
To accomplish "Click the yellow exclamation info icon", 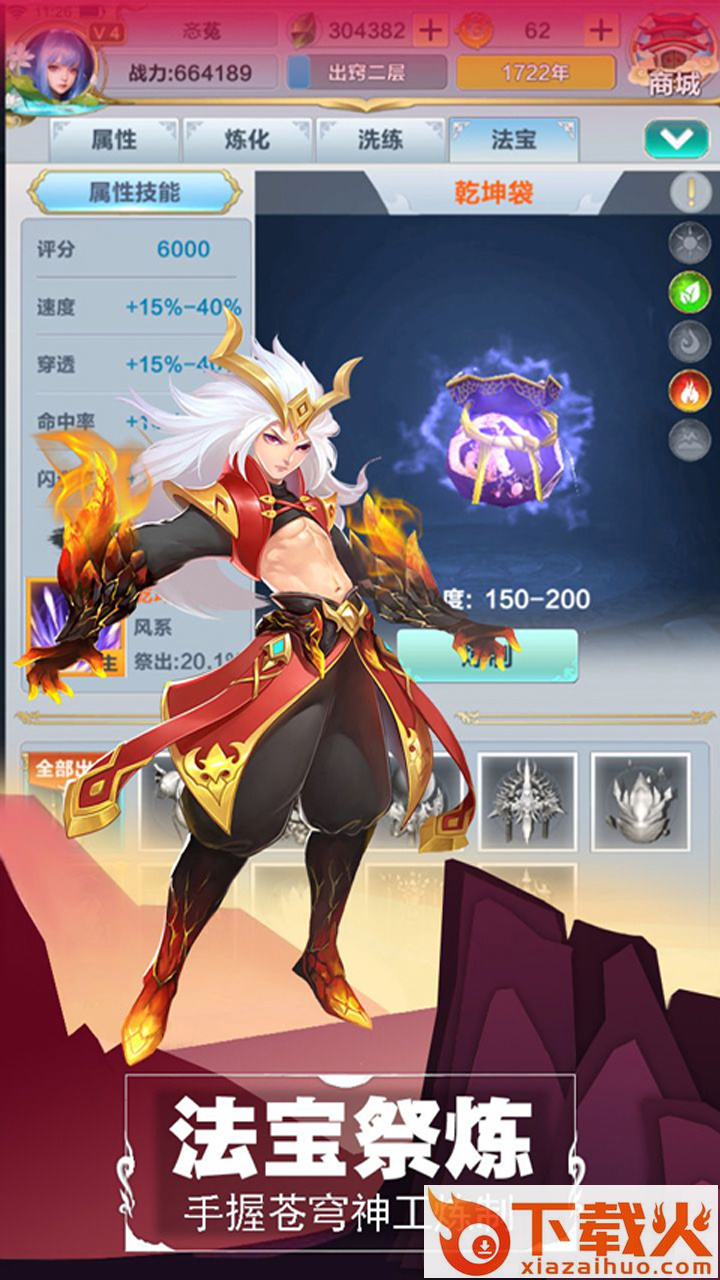I will [x=690, y=192].
